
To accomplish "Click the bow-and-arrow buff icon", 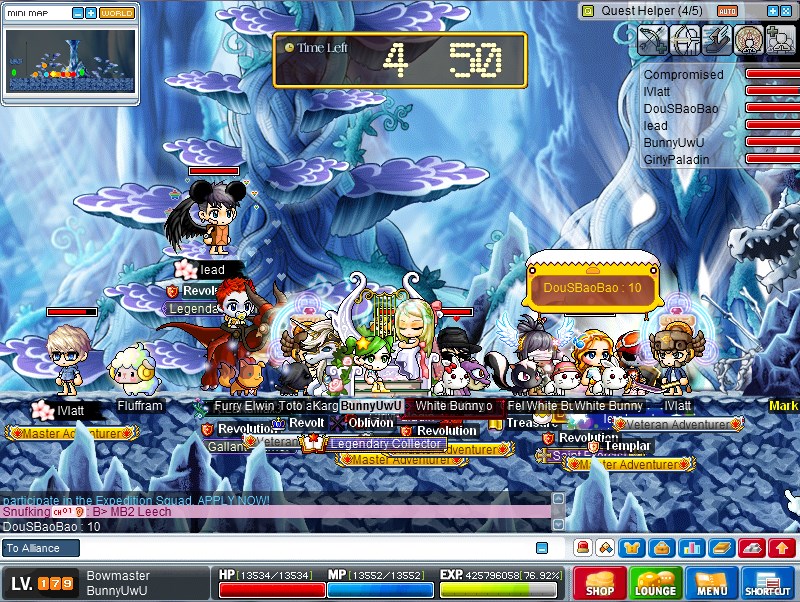I will (652, 40).
